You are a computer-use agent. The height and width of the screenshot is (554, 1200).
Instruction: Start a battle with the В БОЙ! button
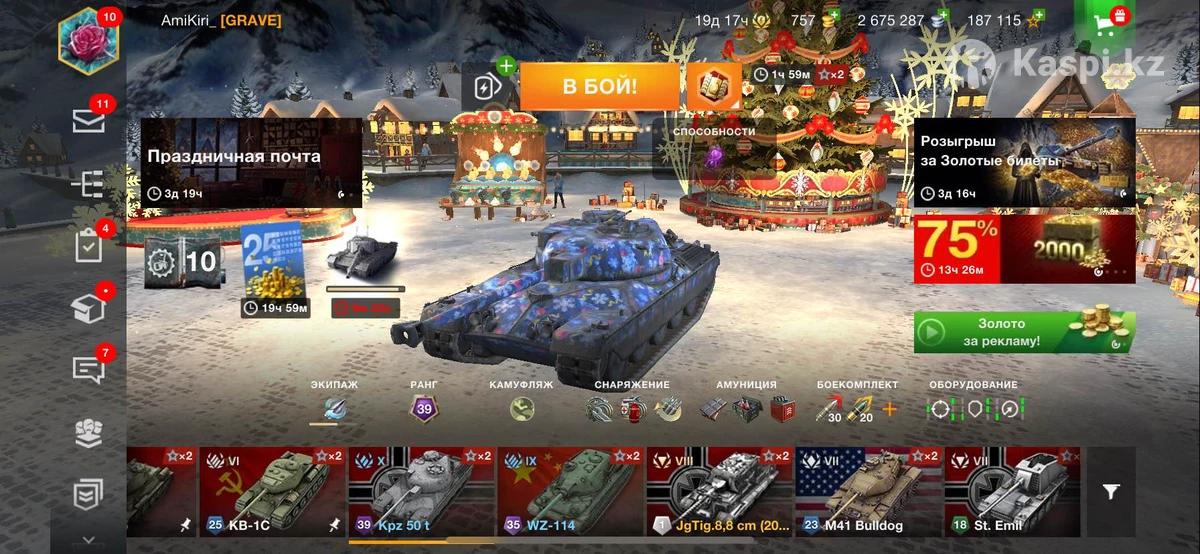[x=599, y=86]
